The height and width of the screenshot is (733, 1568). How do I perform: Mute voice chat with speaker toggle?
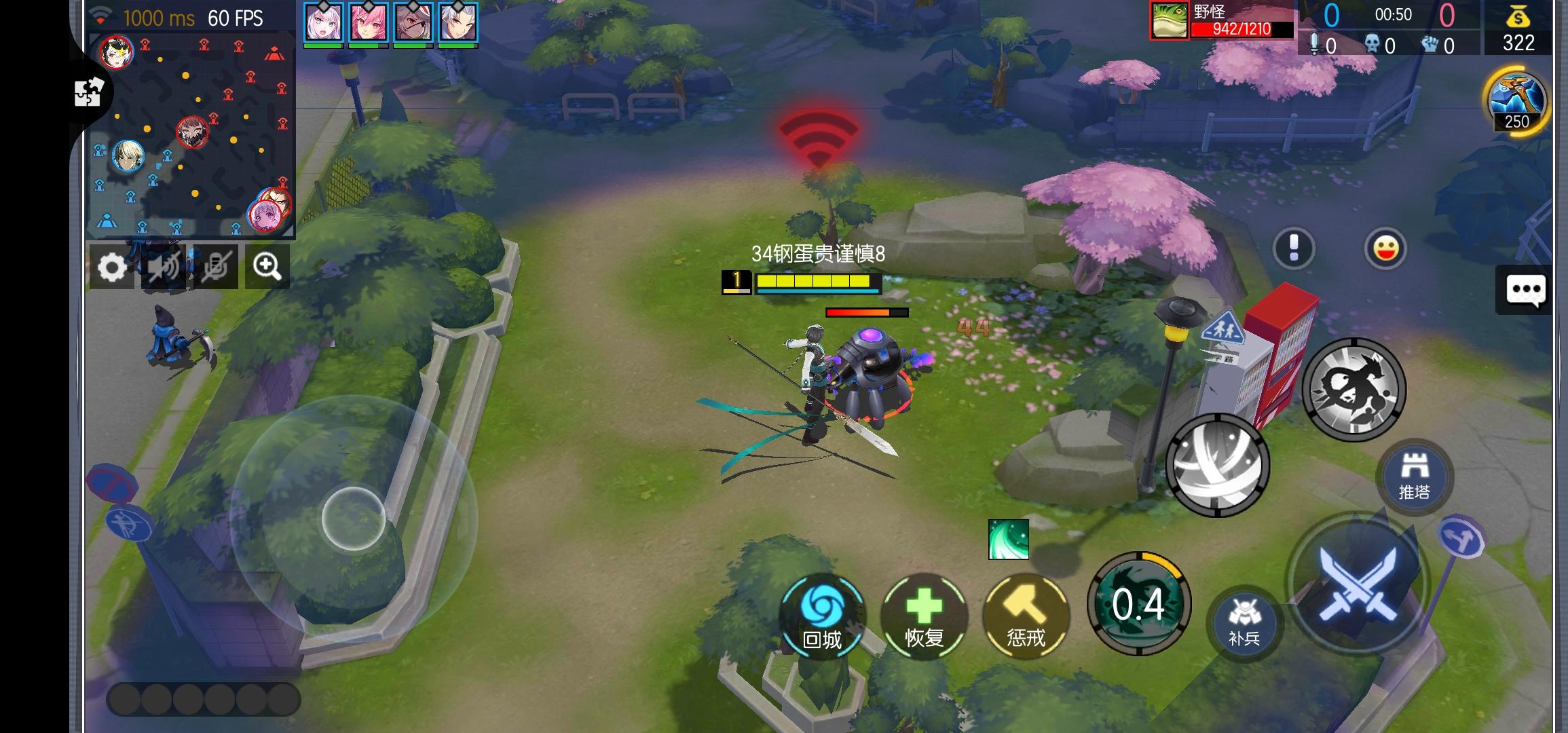coord(165,267)
